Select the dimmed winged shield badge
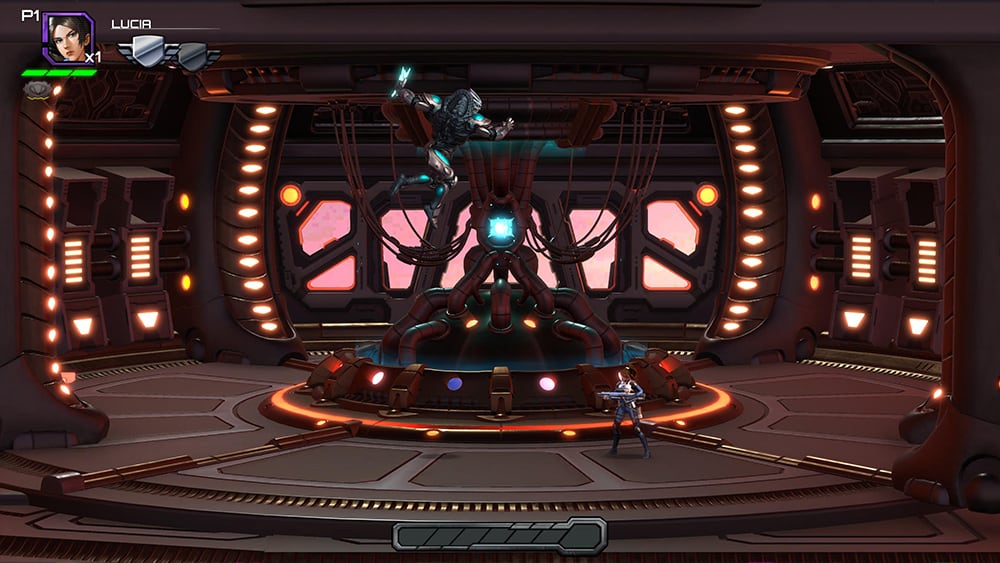 click(x=193, y=54)
